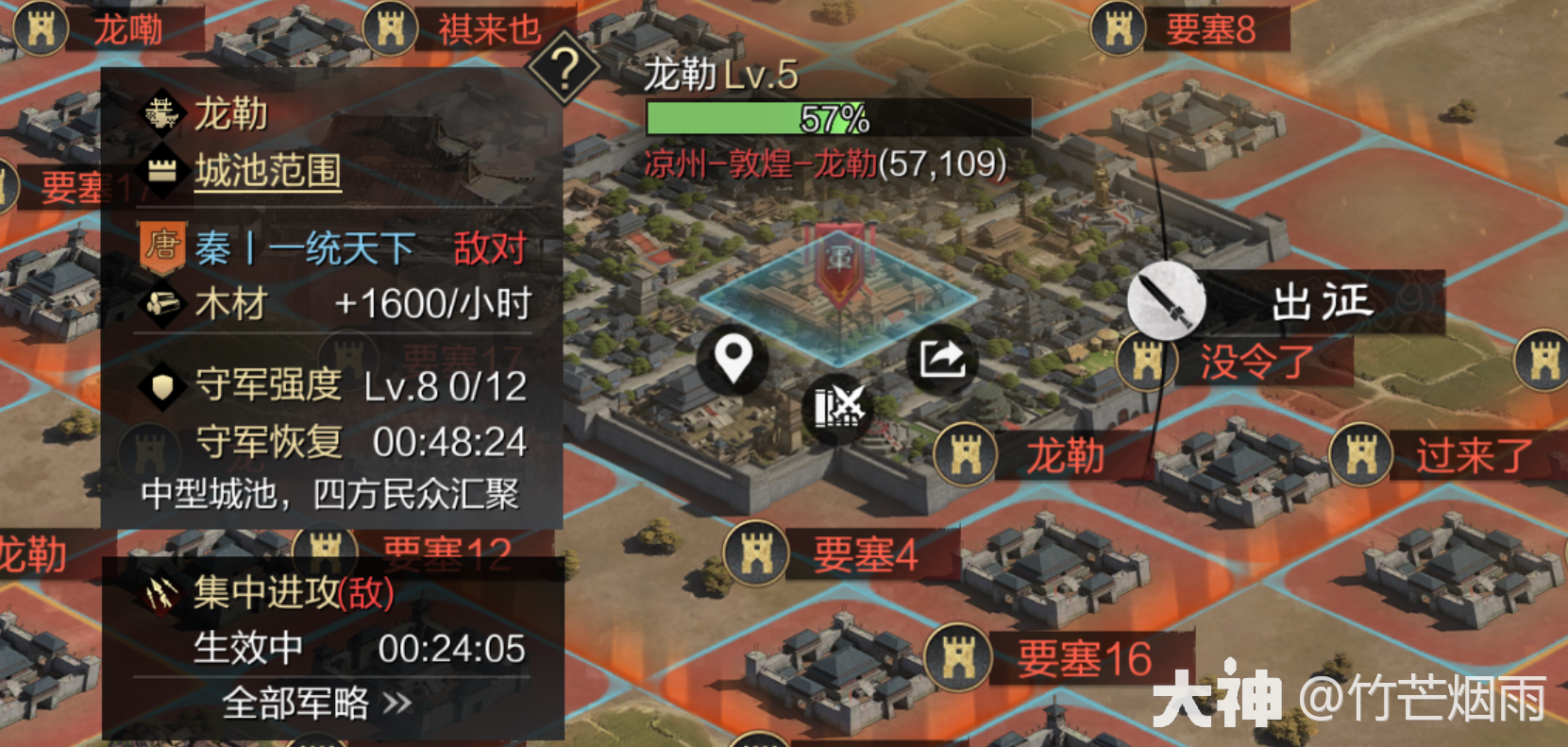Viewport: 1568px width, 747px height.
Task: Expand 全部军略 with the double chevron
Action: (396, 705)
